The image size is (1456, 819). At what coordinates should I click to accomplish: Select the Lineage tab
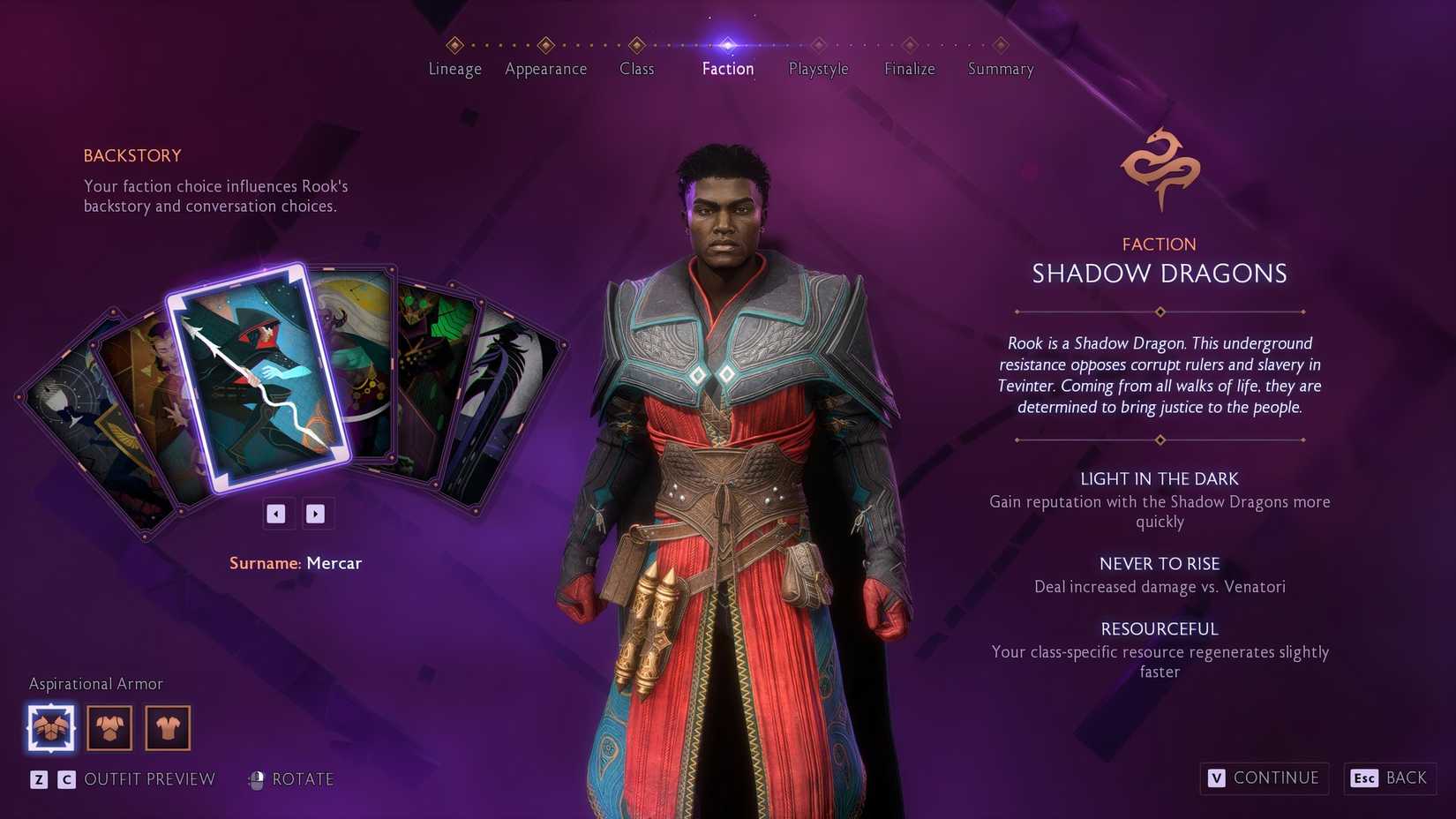(x=454, y=69)
